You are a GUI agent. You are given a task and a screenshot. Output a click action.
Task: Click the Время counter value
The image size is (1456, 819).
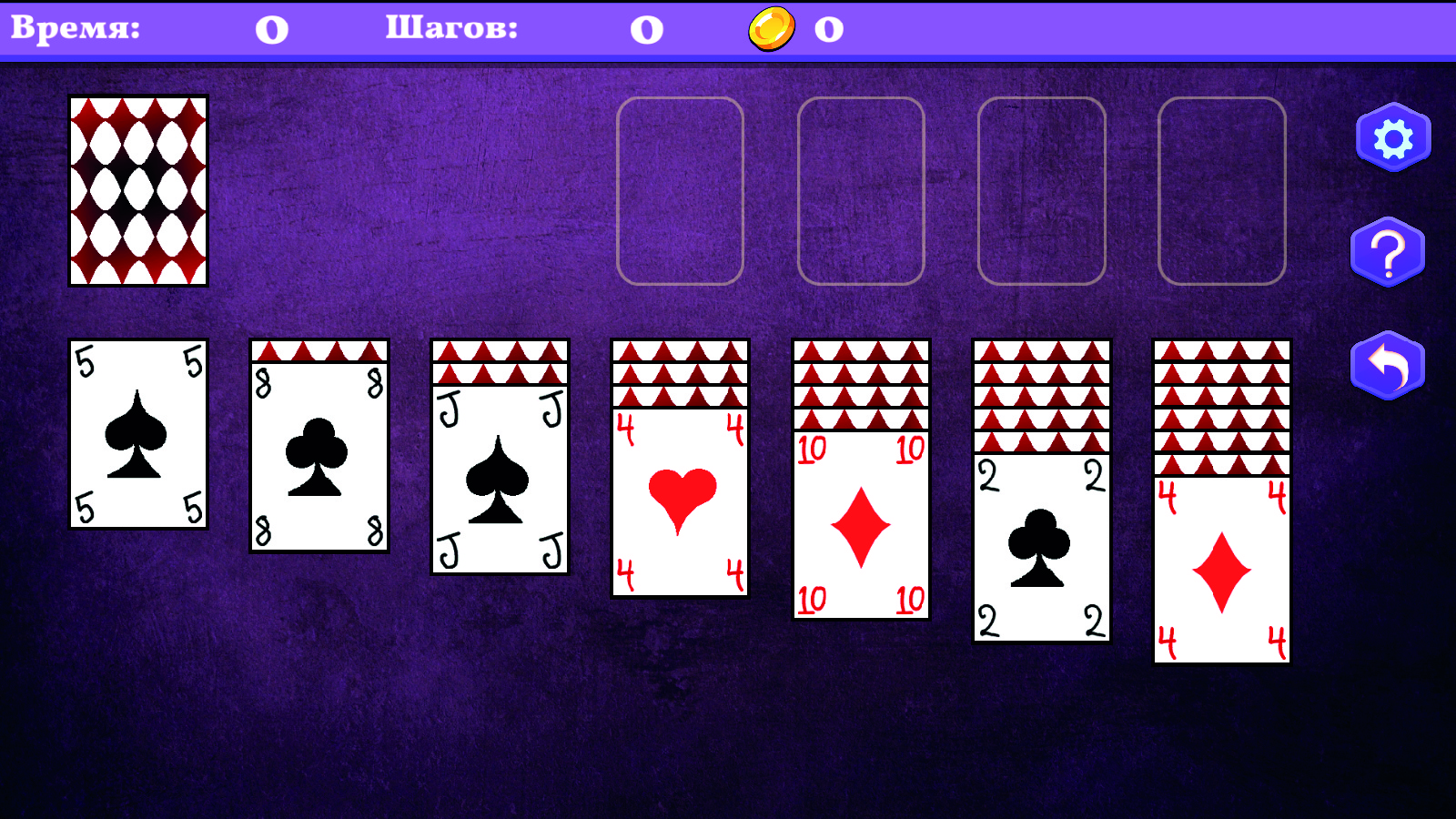click(268, 27)
